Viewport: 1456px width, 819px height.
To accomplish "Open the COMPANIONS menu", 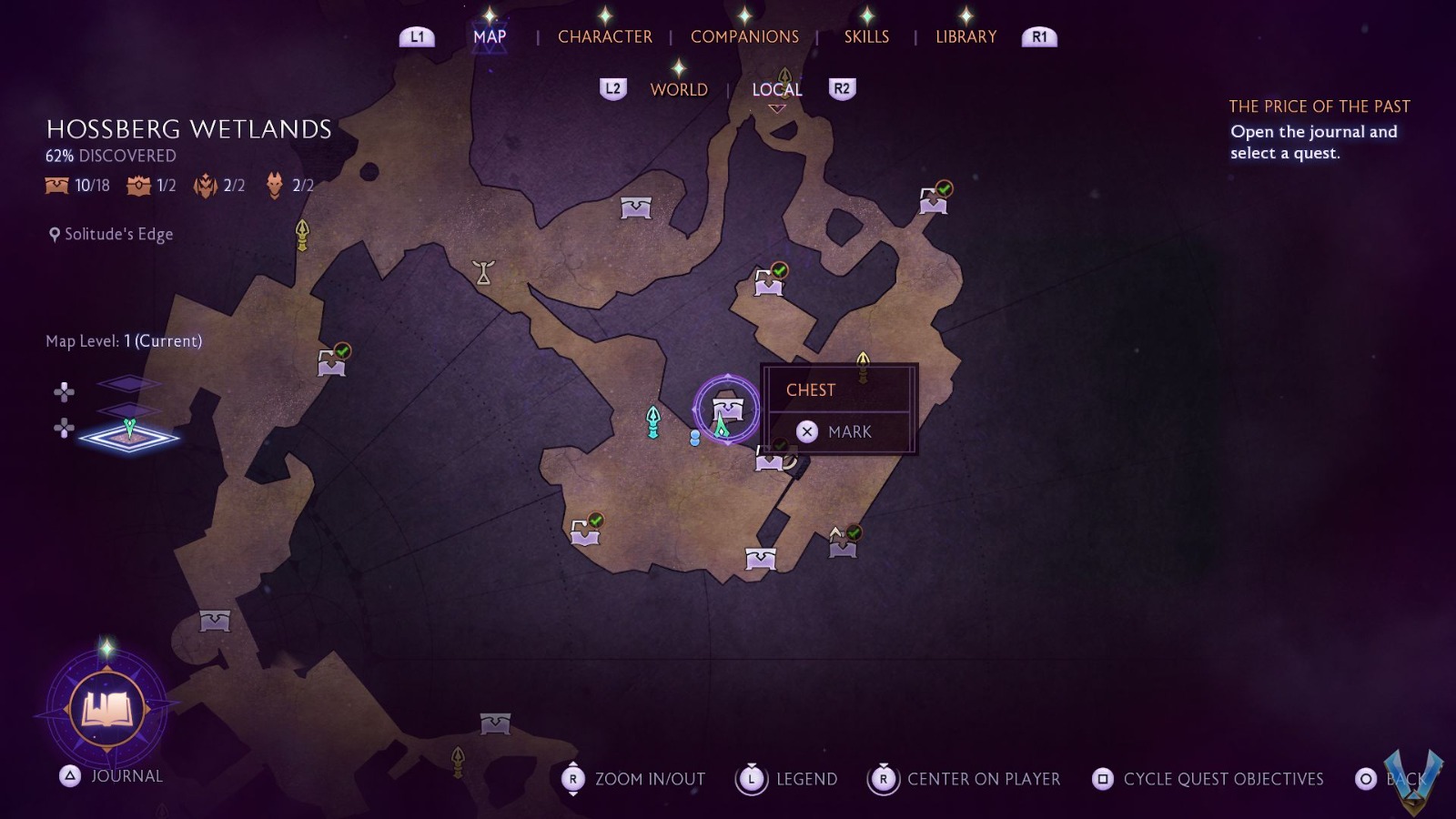I will (x=744, y=36).
